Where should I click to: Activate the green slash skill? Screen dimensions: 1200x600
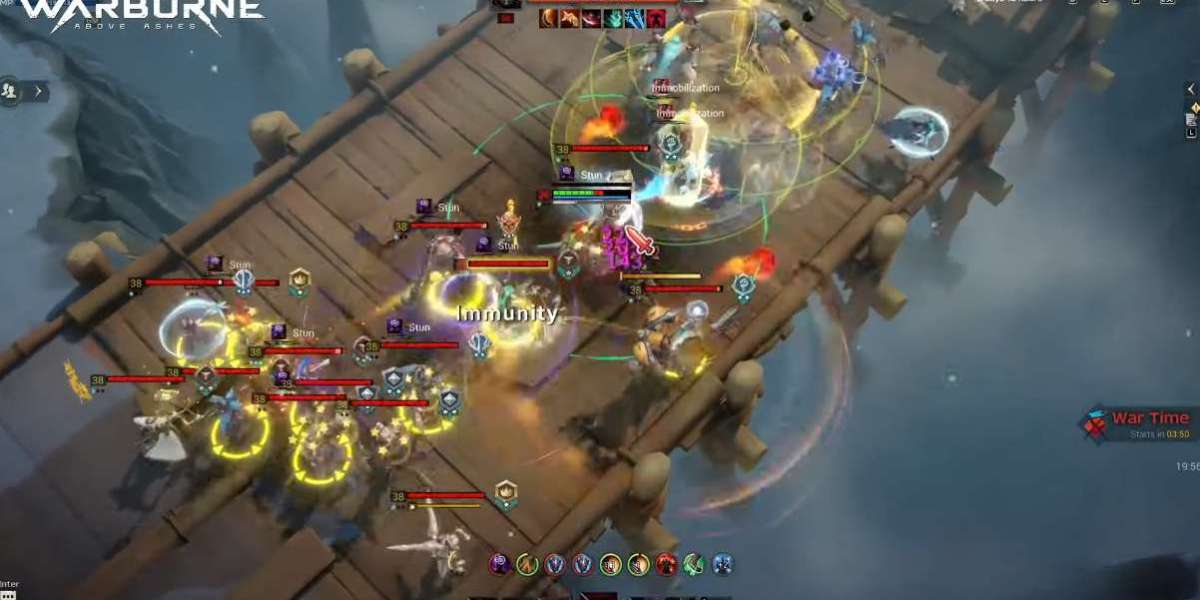pos(694,565)
